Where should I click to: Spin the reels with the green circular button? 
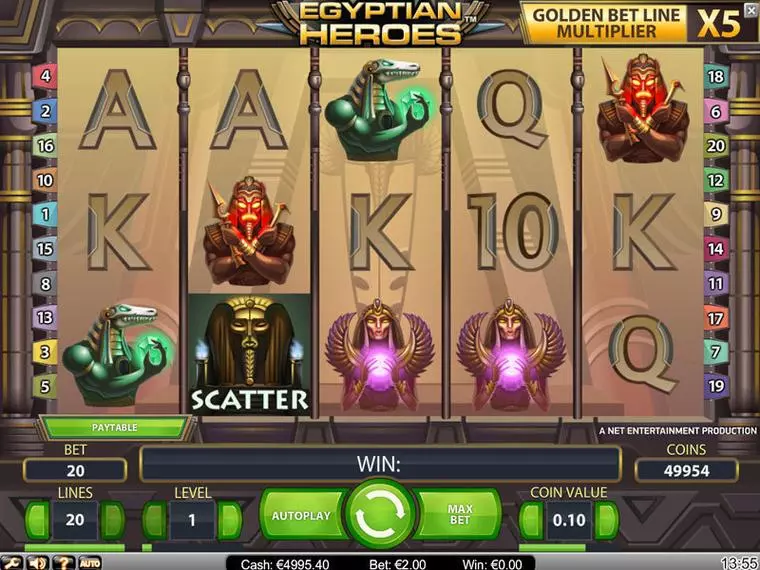point(379,515)
